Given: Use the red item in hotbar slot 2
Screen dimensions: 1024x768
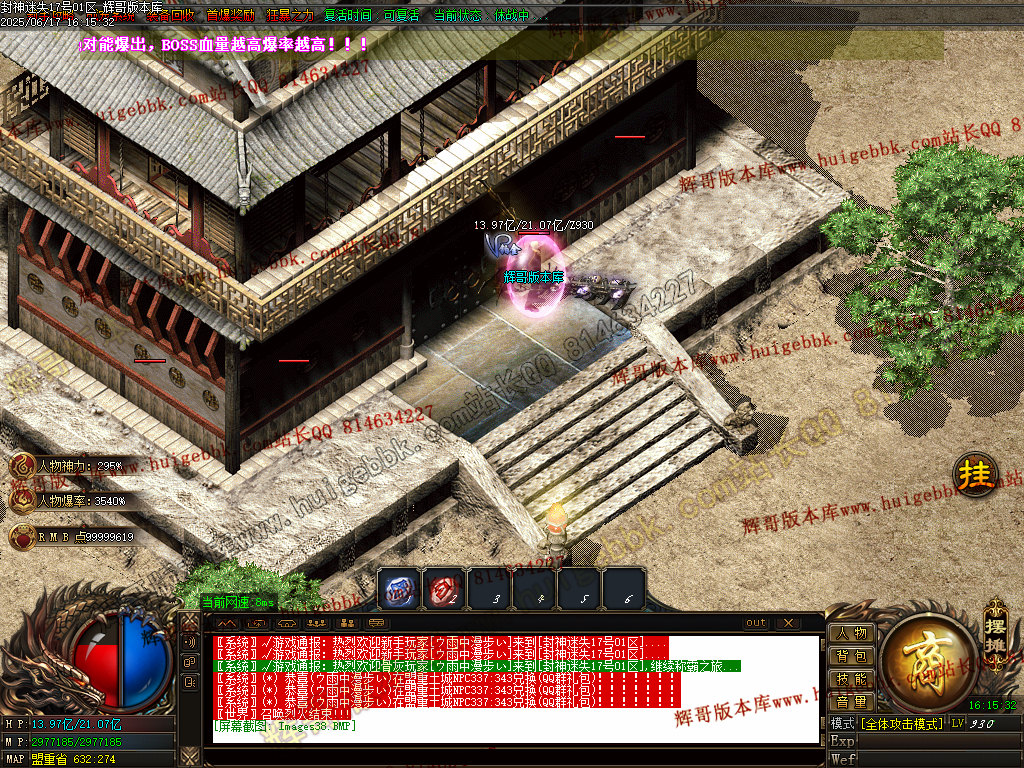Looking at the screenshot, I should pyautogui.click(x=442, y=589).
